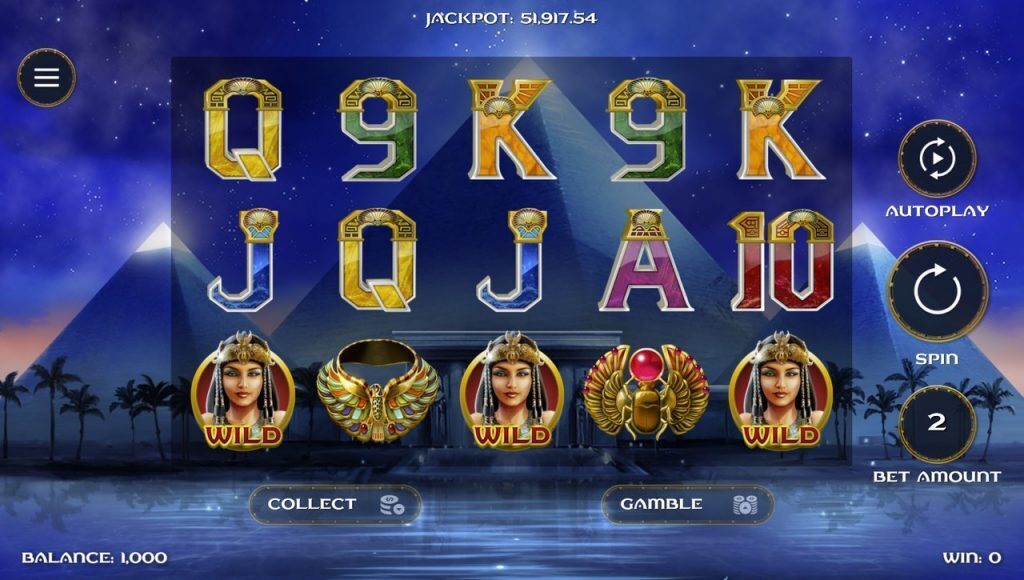
Task: Change the bet amount
Action: click(x=936, y=423)
